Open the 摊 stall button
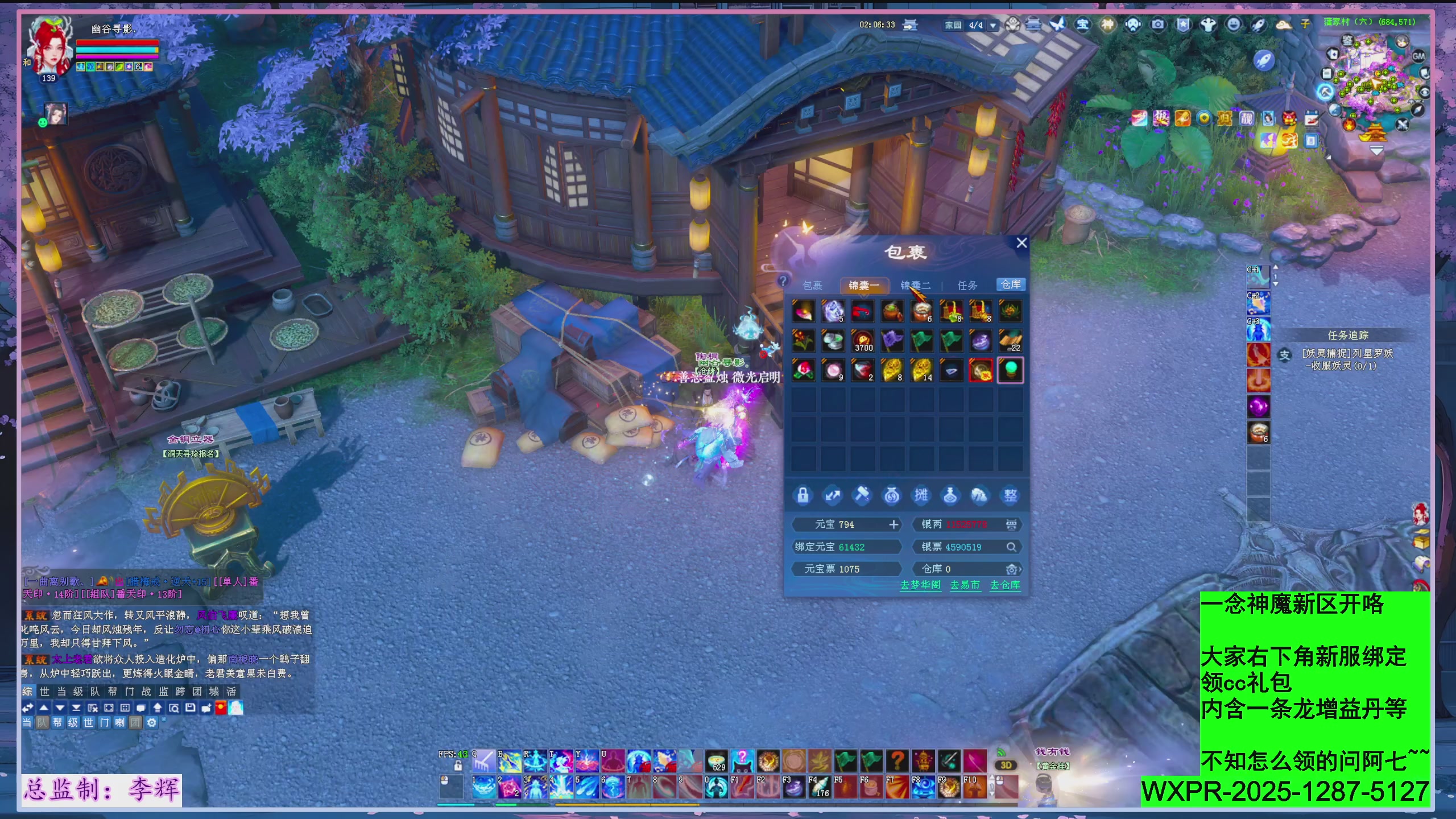1456x819 pixels. (921, 495)
